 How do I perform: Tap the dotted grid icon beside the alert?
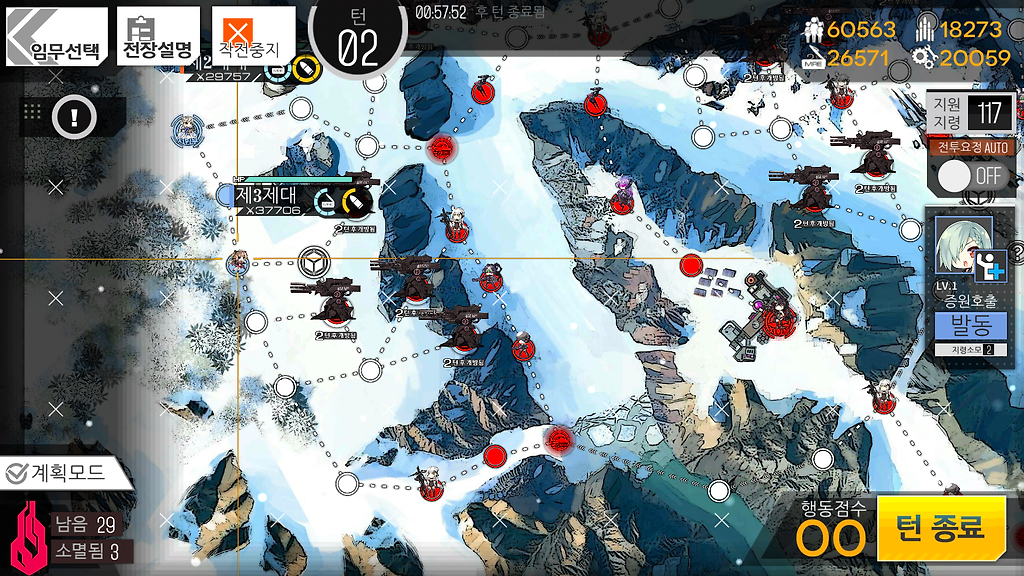[x=32, y=112]
